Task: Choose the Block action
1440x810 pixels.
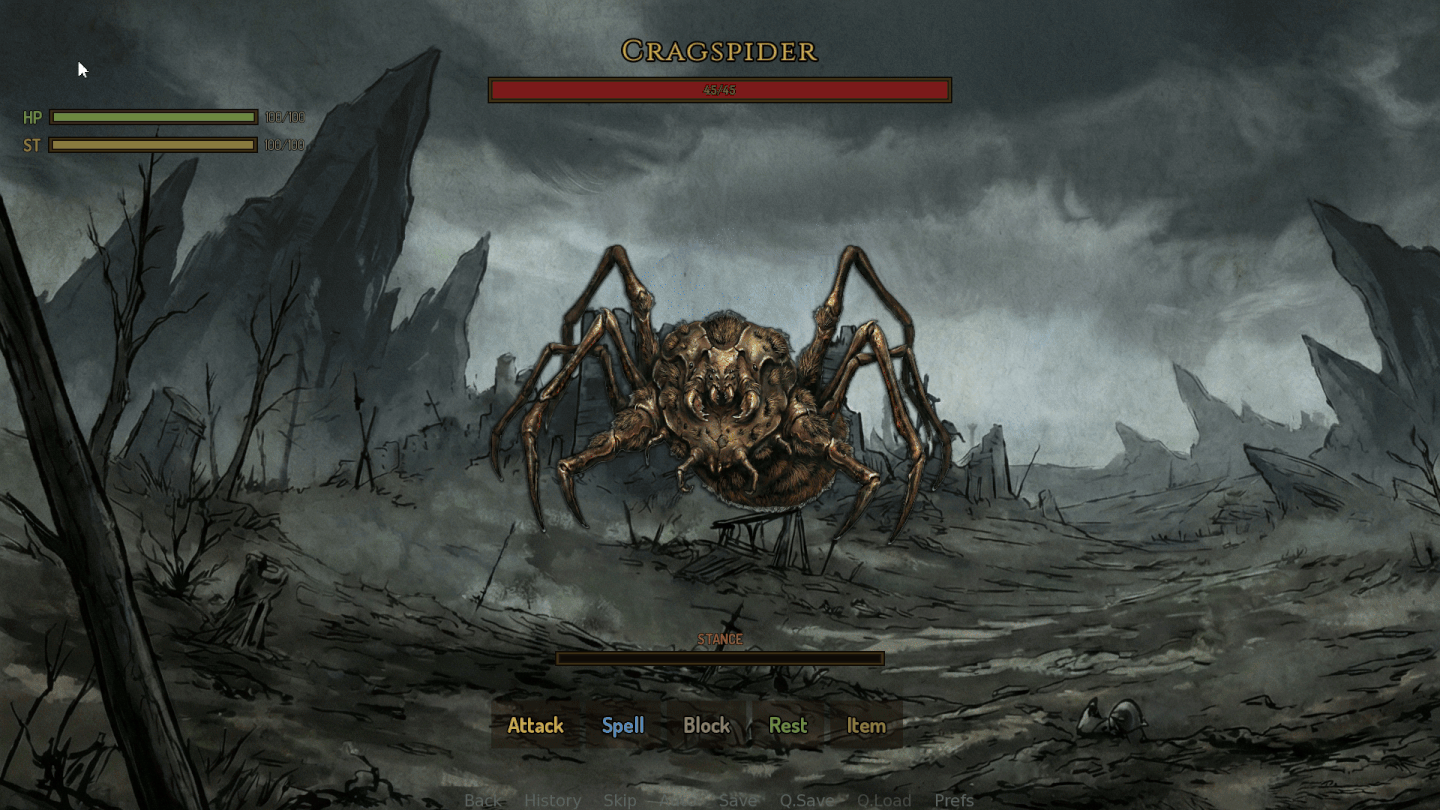Action: pos(706,726)
